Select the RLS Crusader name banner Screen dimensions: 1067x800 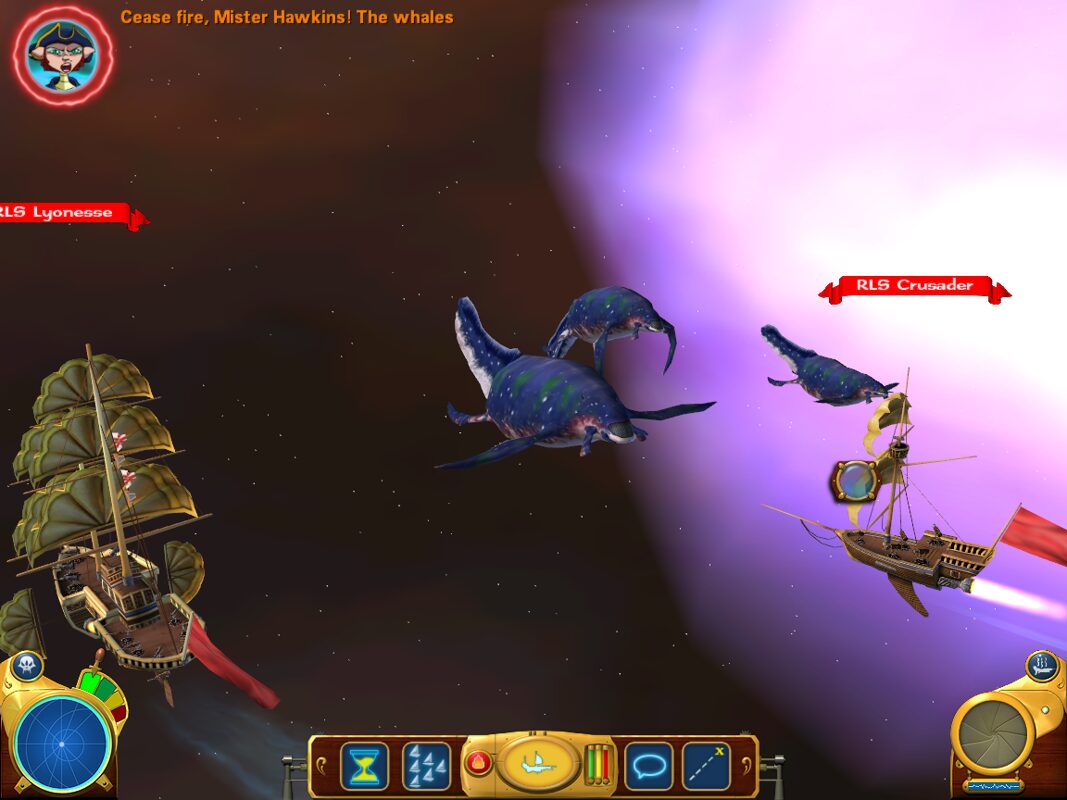click(914, 287)
